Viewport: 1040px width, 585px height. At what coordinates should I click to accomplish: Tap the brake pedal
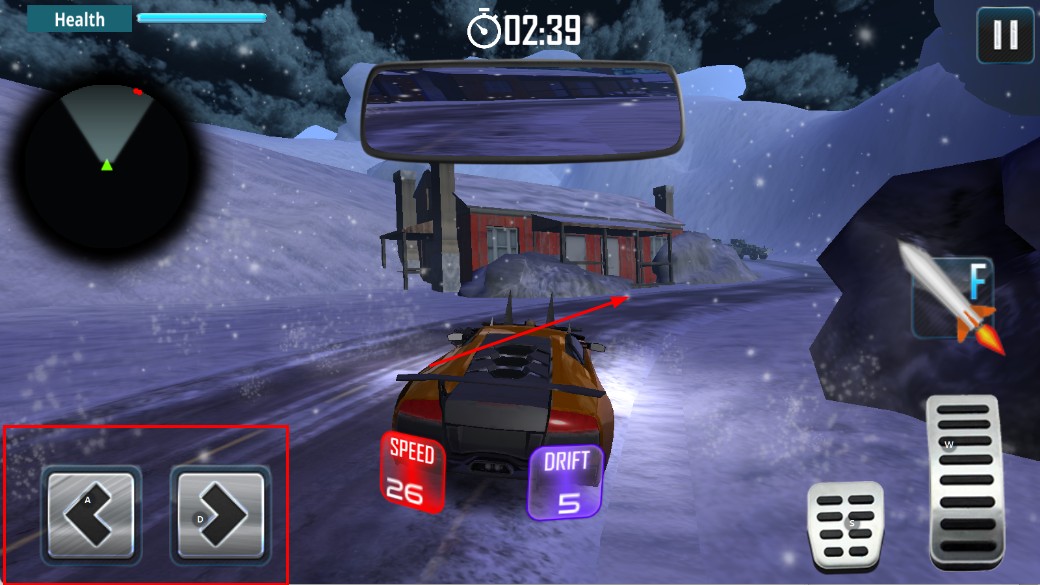[846, 527]
